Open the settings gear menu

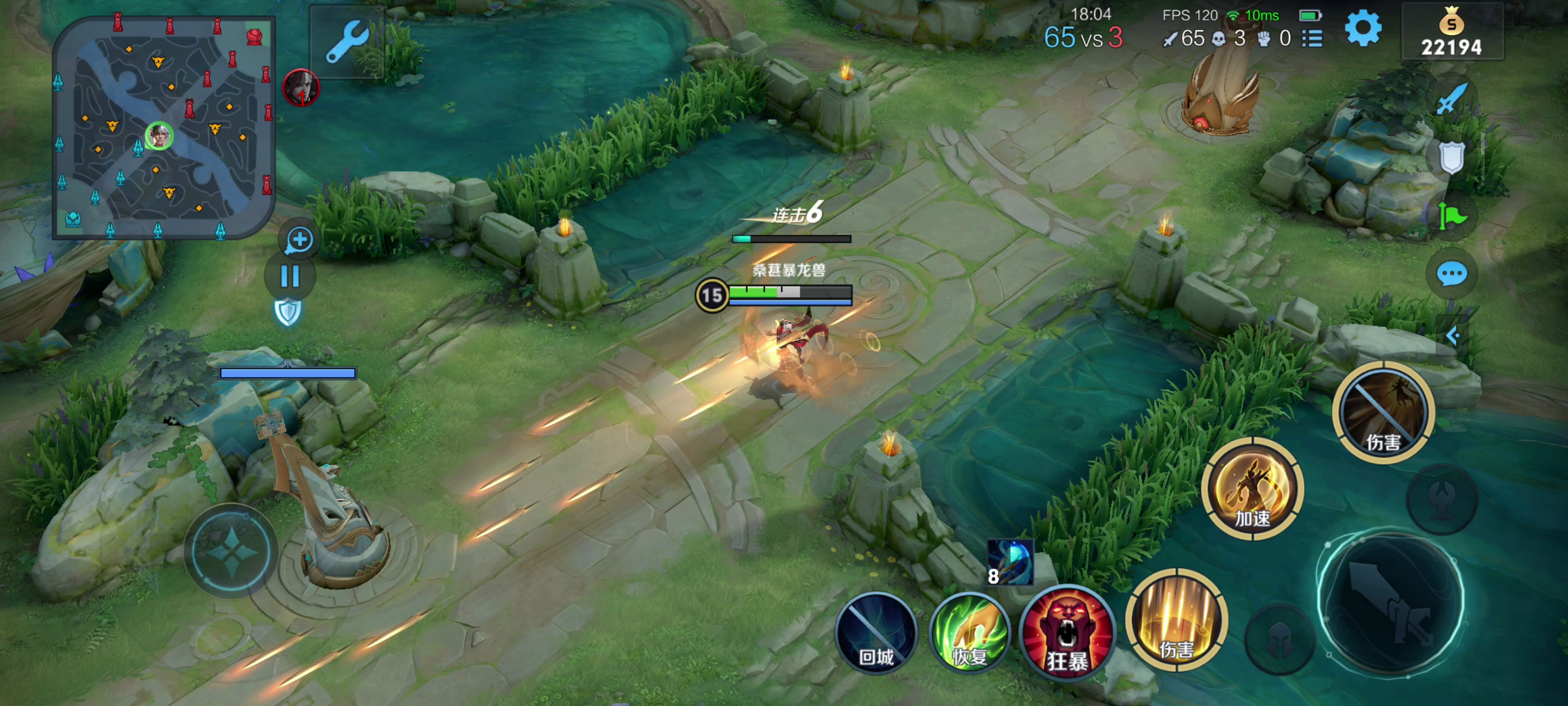tap(1362, 28)
